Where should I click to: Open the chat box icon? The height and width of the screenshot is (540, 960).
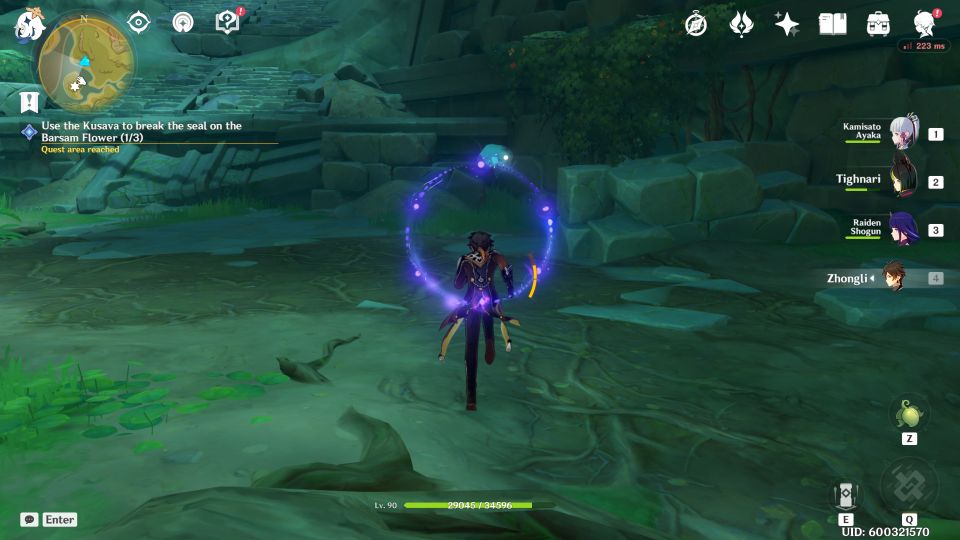30,520
